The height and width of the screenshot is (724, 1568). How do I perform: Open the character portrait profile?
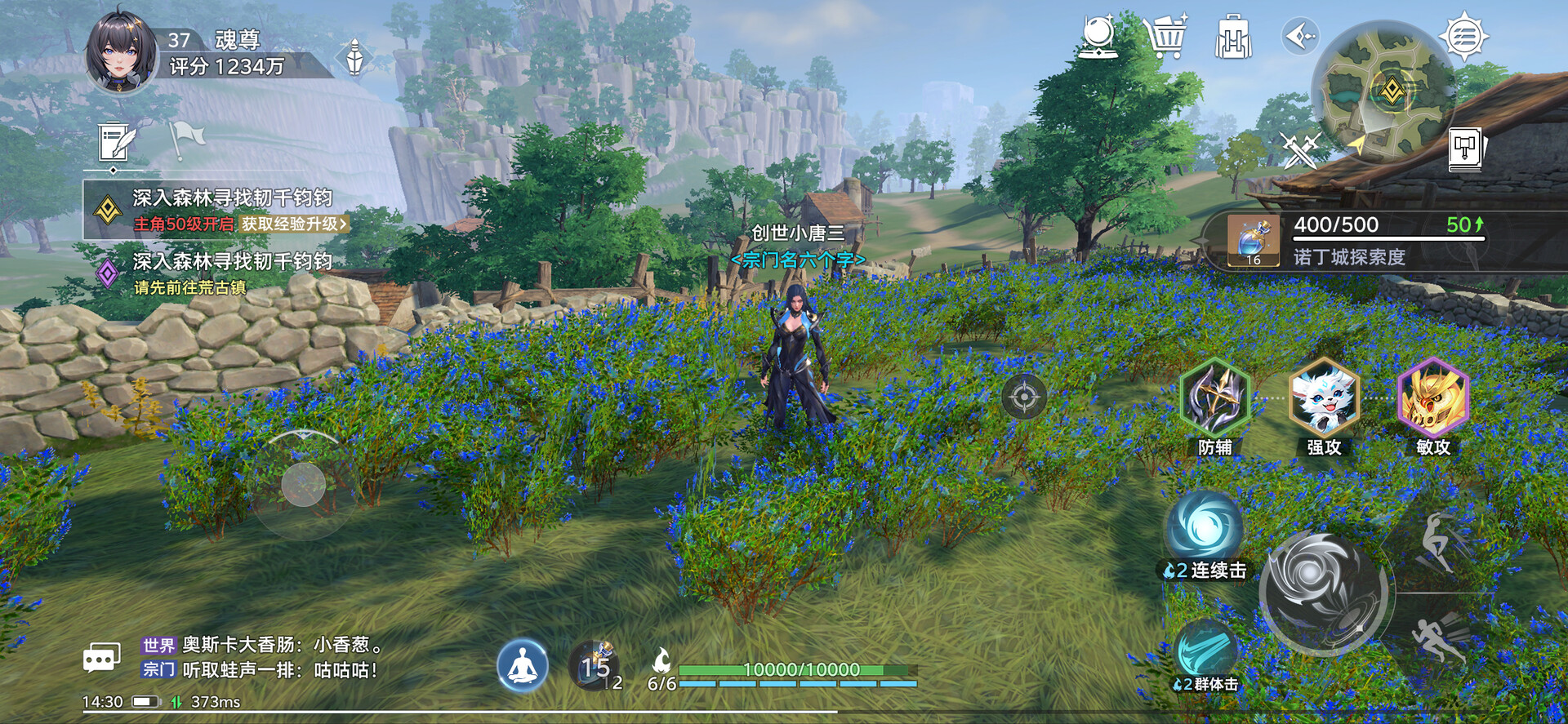121,51
